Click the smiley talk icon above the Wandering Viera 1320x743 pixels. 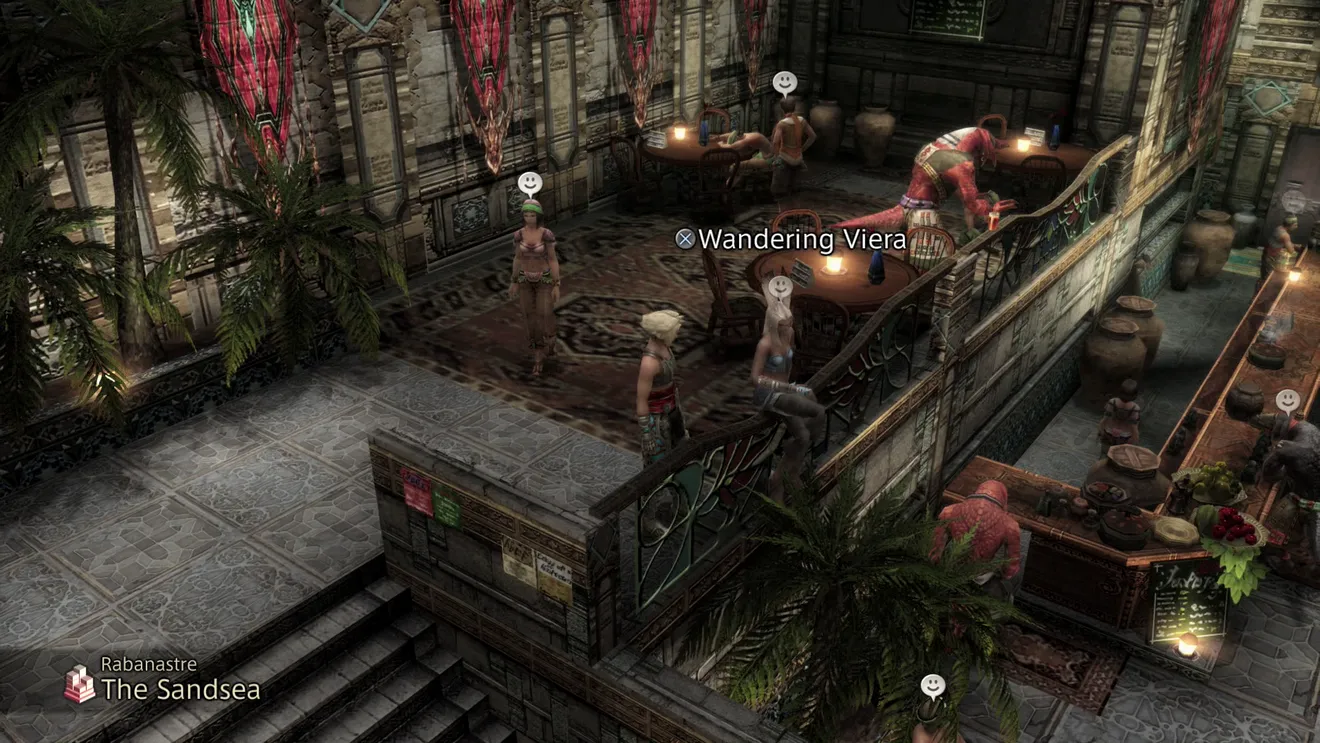(x=779, y=288)
